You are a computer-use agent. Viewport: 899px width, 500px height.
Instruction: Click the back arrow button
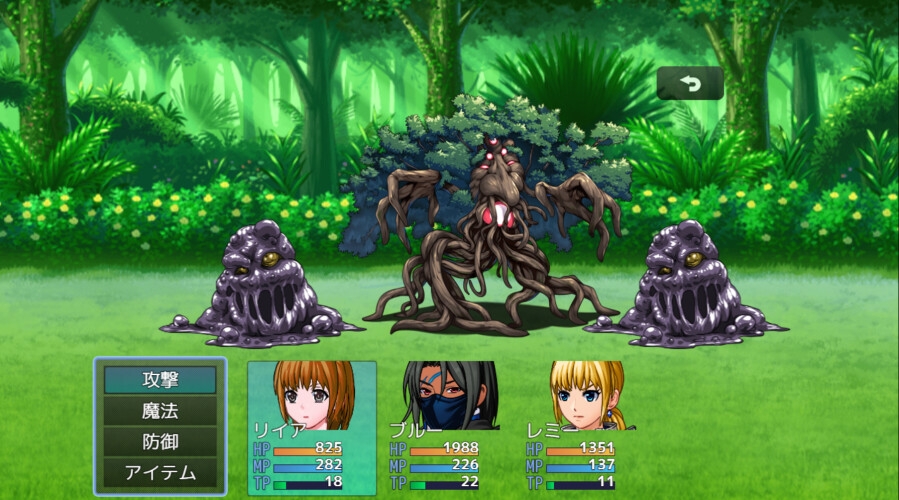[690, 84]
